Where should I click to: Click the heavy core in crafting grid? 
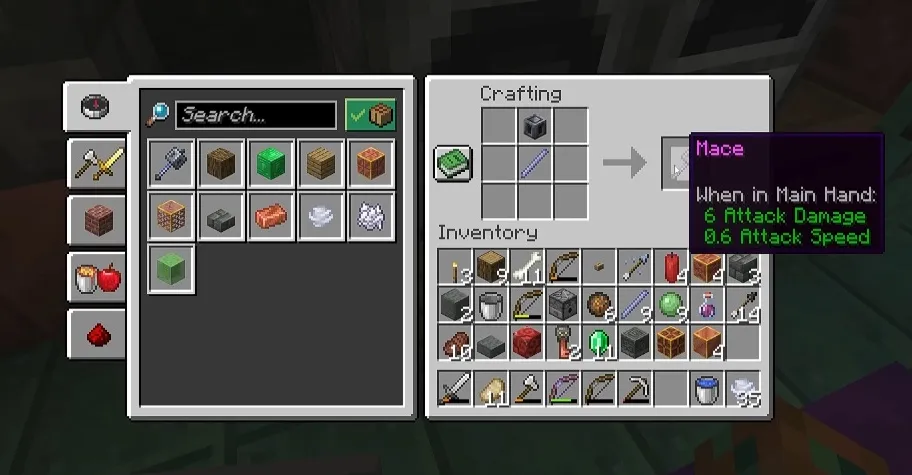[x=535, y=127]
